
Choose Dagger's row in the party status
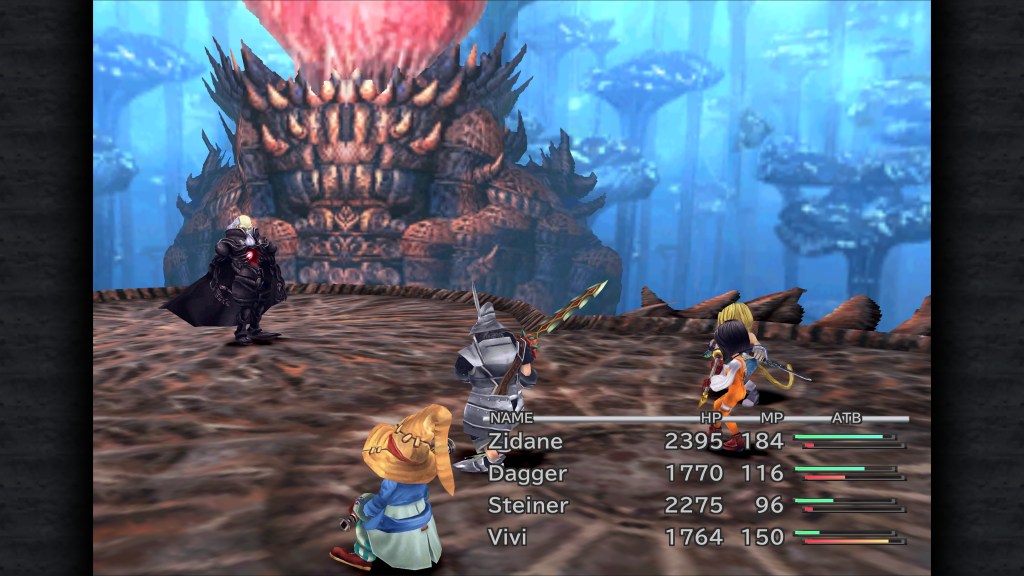[x=527, y=473]
